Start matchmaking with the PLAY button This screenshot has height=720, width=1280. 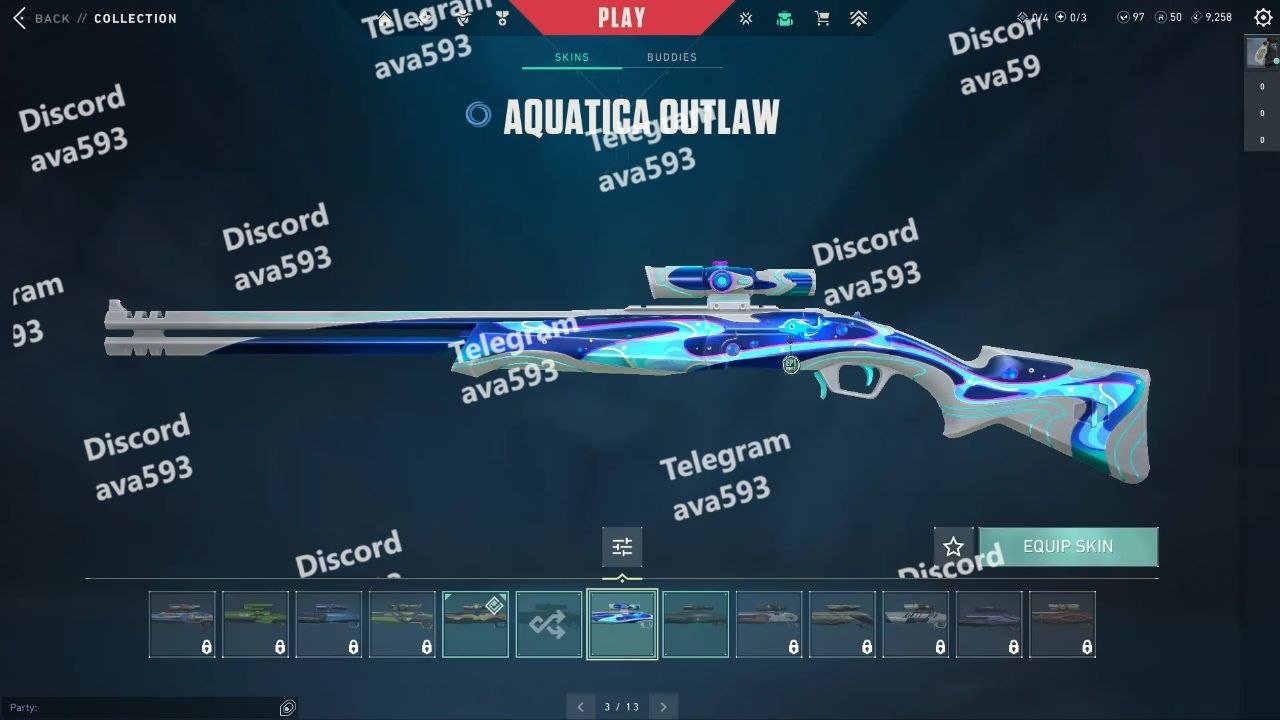(x=621, y=18)
